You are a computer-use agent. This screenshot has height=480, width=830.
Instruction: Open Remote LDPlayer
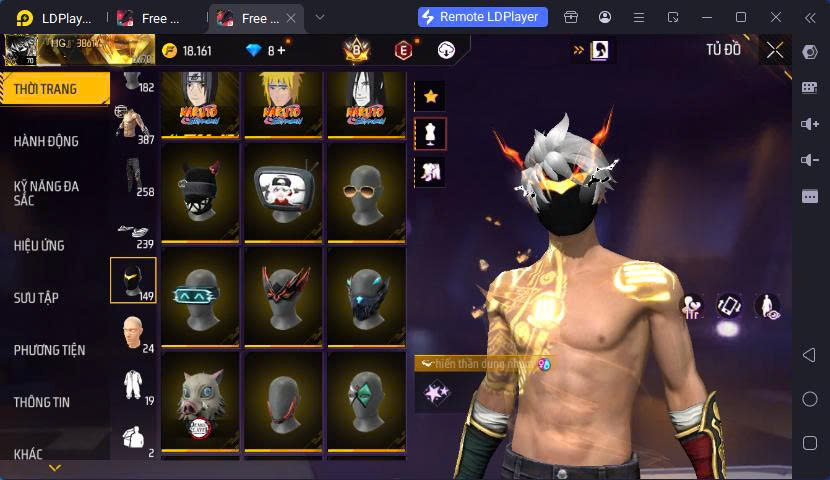tap(483, 17)
